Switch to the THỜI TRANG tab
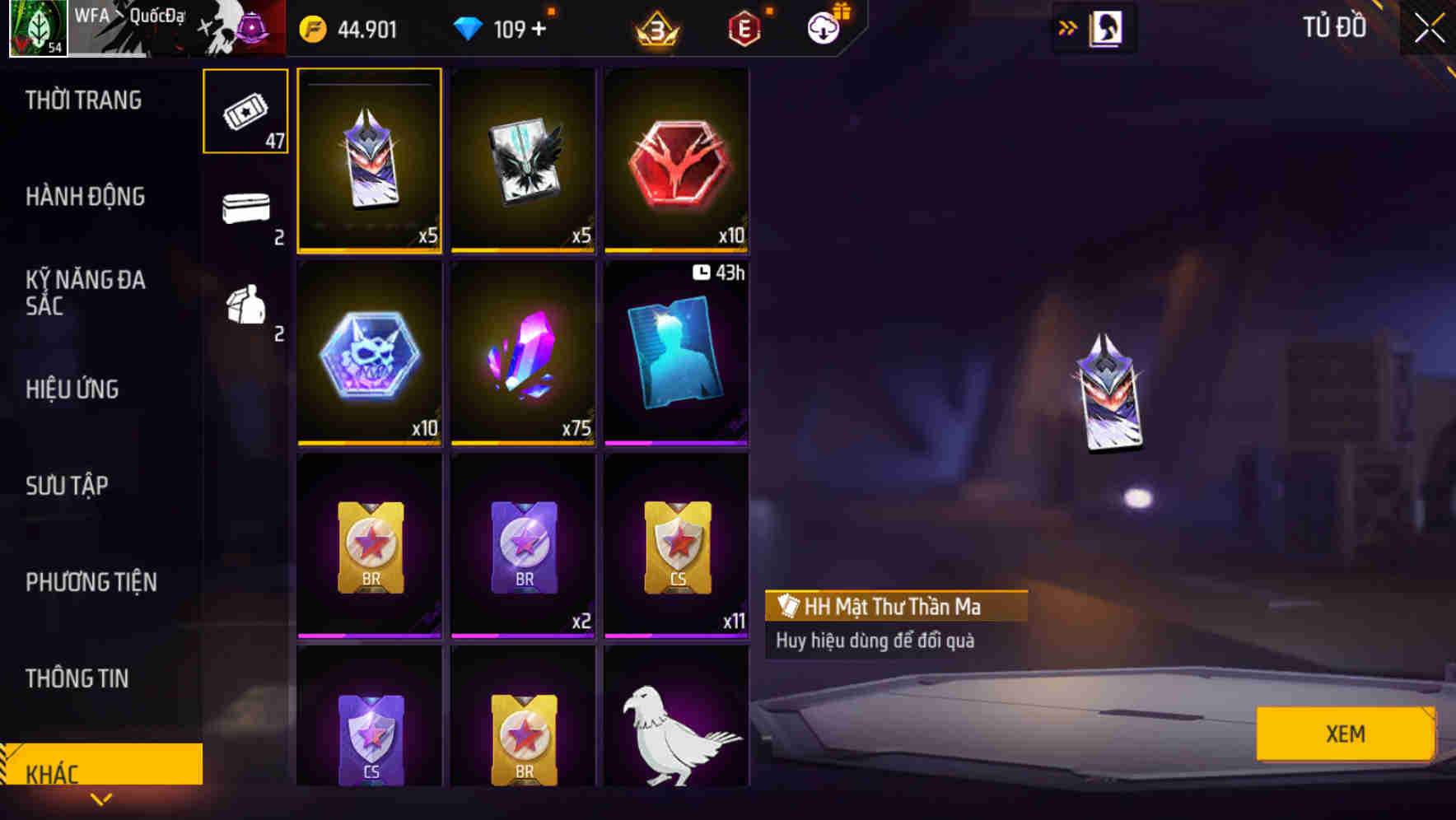The width and height of the screenshot is (1456, 820). tap(85, 100)
